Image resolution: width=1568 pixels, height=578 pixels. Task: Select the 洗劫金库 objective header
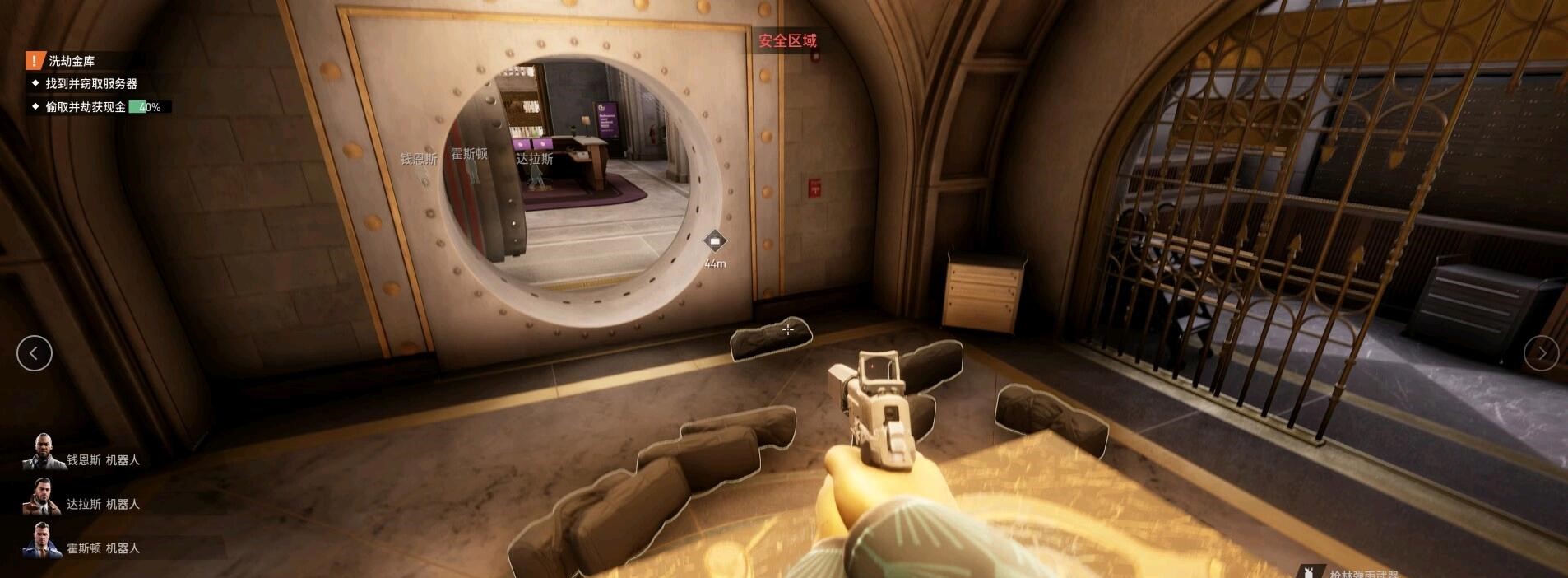pyautogui.click(x=72, y=61)
